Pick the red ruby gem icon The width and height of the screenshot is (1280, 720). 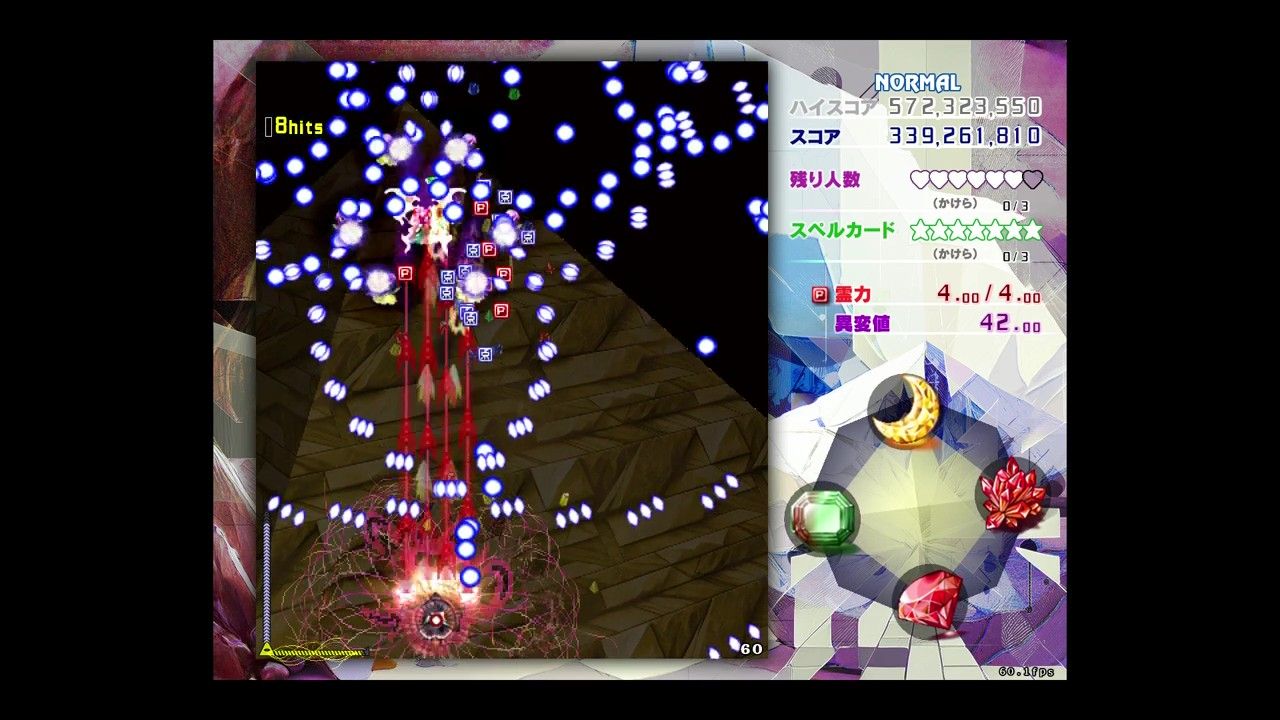tap(931, 599)
